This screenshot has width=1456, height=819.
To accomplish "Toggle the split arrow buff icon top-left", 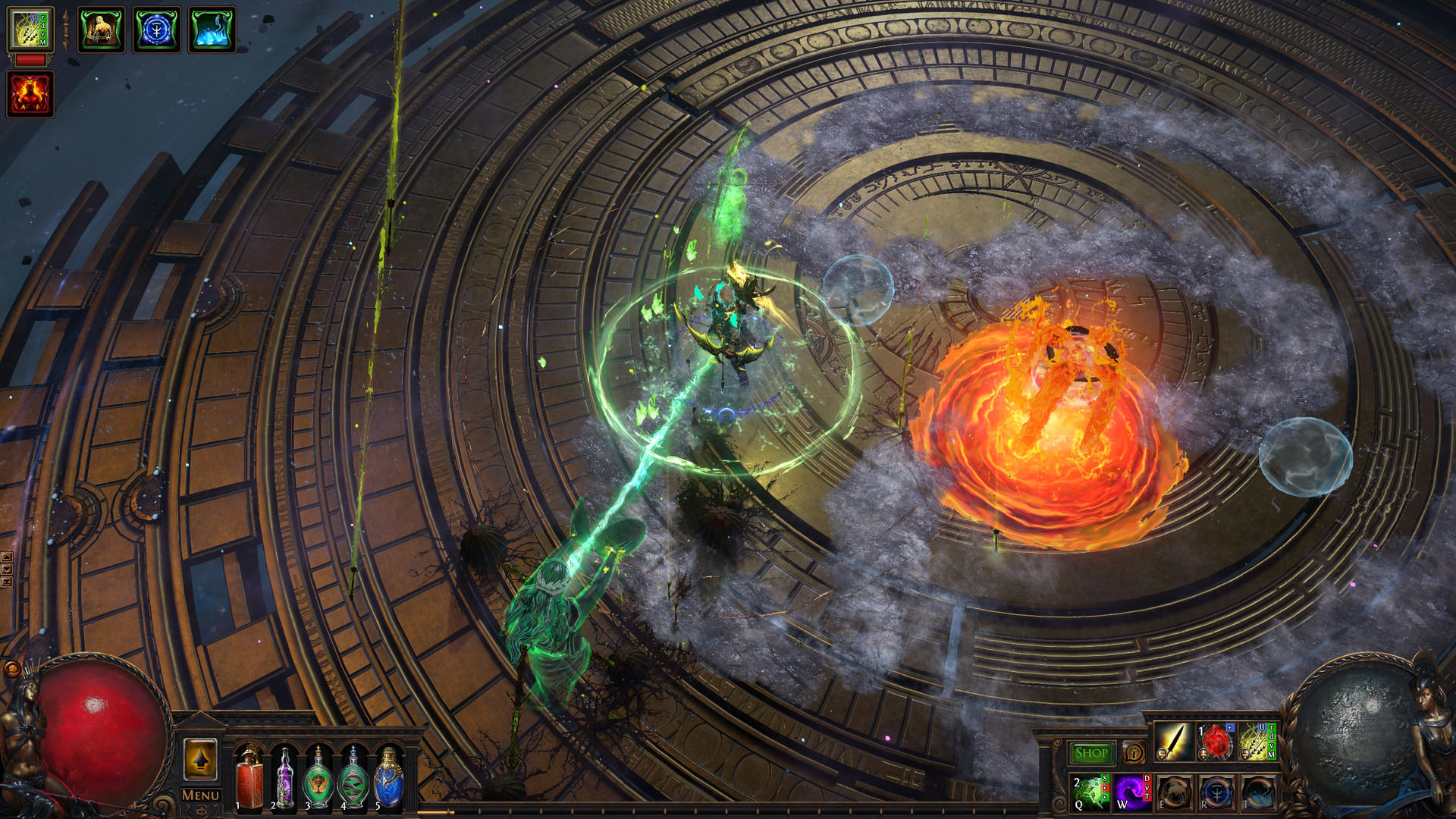I will coord(29,29).
